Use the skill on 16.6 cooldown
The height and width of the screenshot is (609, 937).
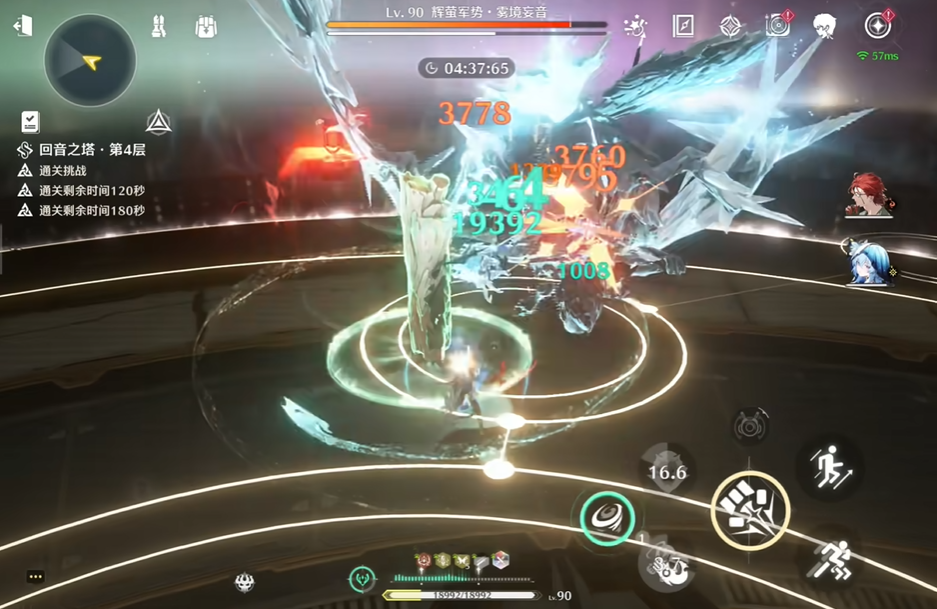[x=667, y=472]
